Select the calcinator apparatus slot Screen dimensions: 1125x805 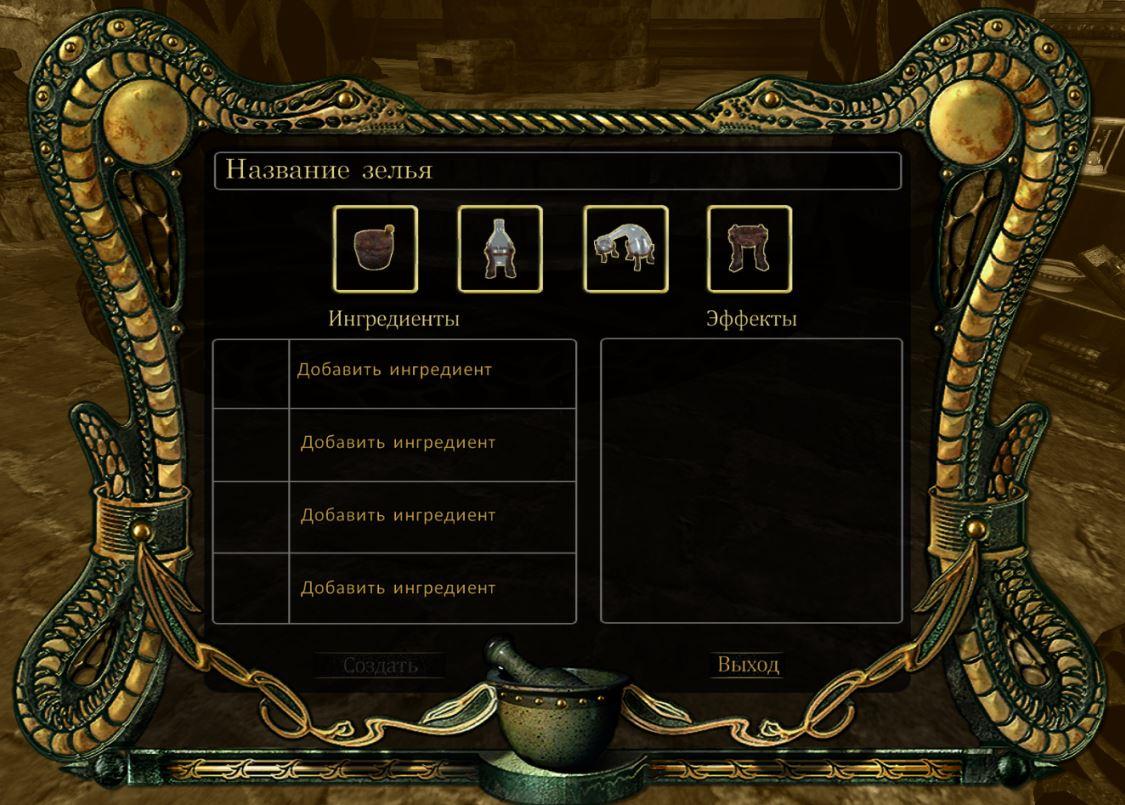click(749, 249)
